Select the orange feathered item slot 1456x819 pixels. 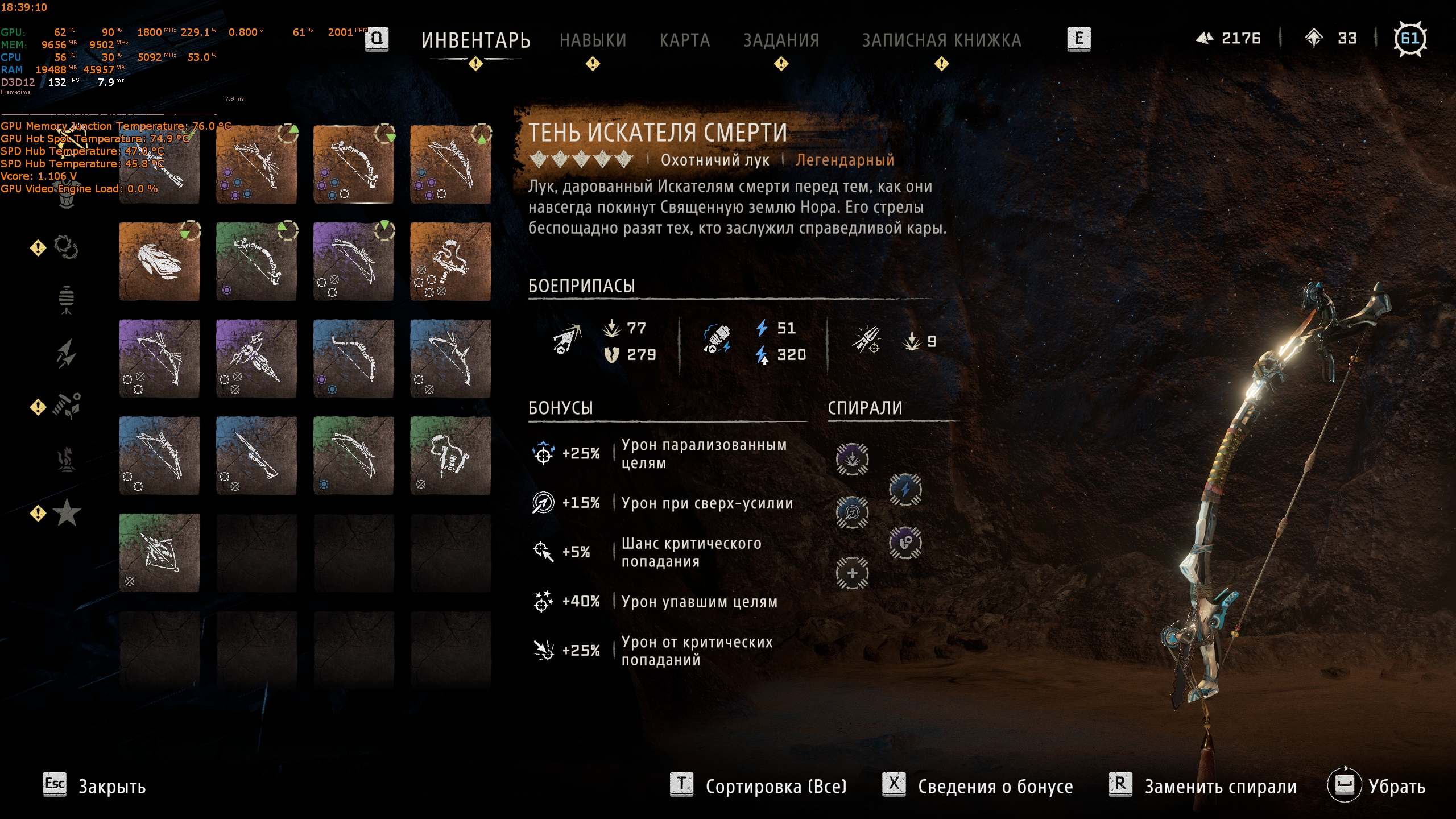tap(159, 262)
